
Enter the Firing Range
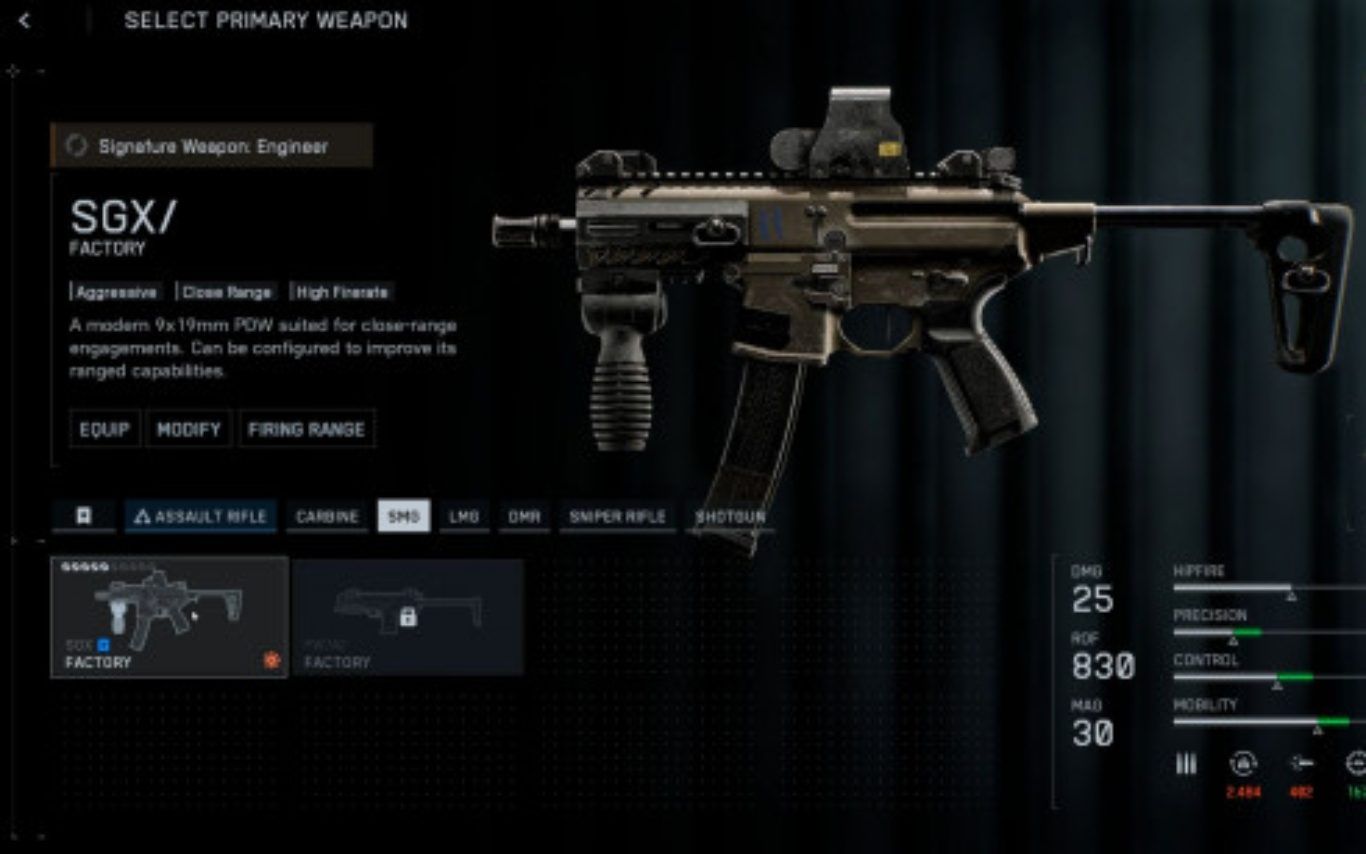[306, 429]
